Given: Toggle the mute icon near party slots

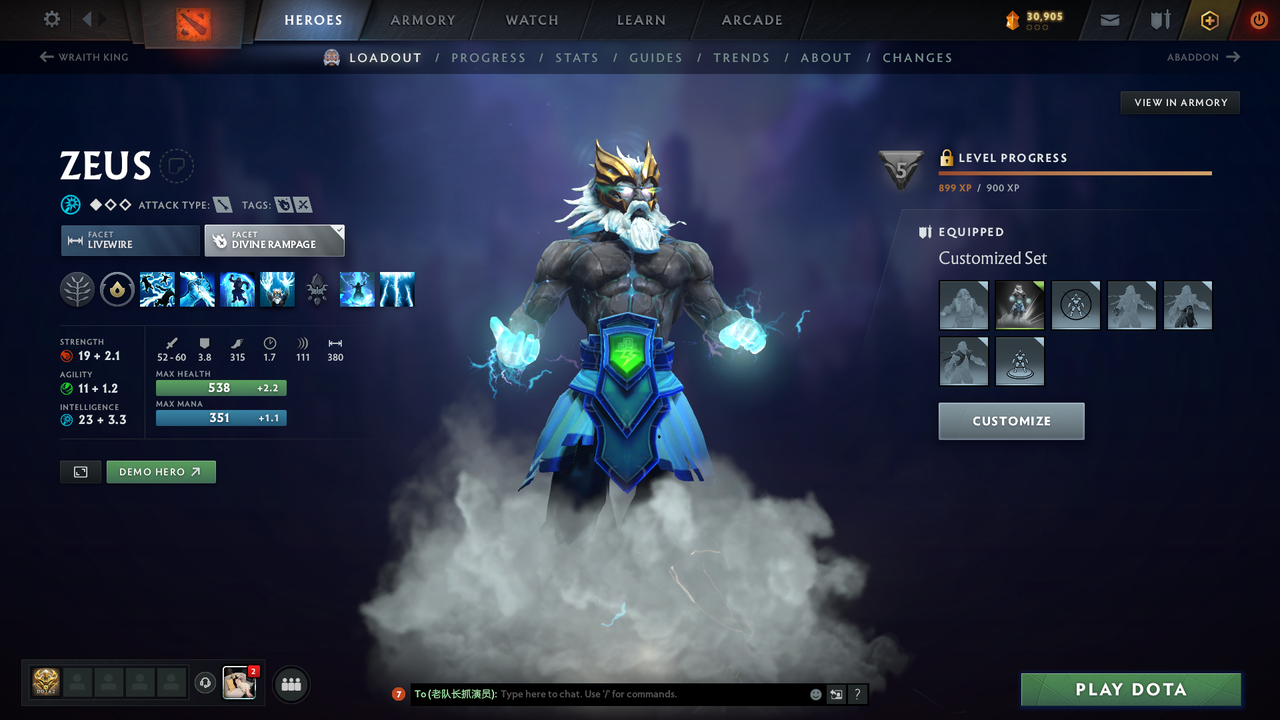Looking at the screenshot, I should click(x=207, y=683).
